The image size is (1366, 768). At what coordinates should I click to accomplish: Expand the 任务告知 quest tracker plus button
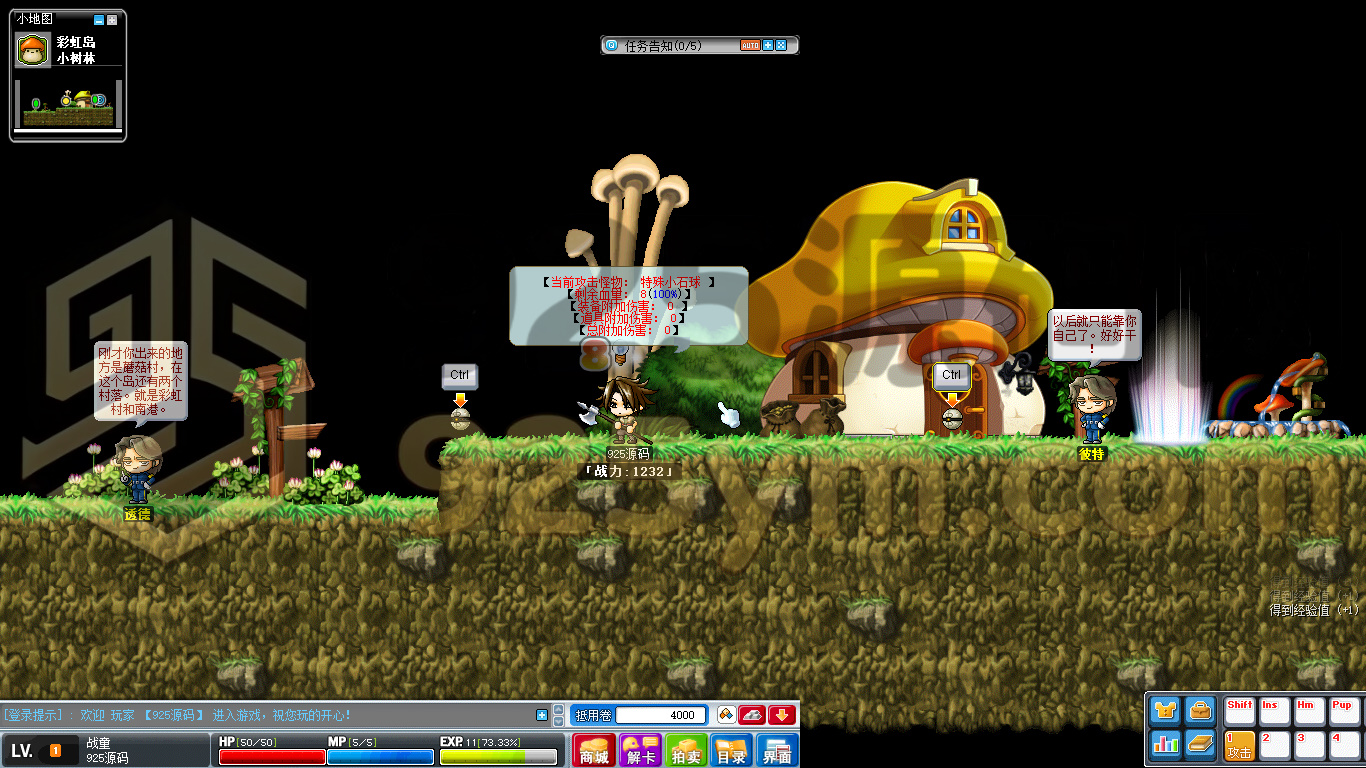point(768,45)
